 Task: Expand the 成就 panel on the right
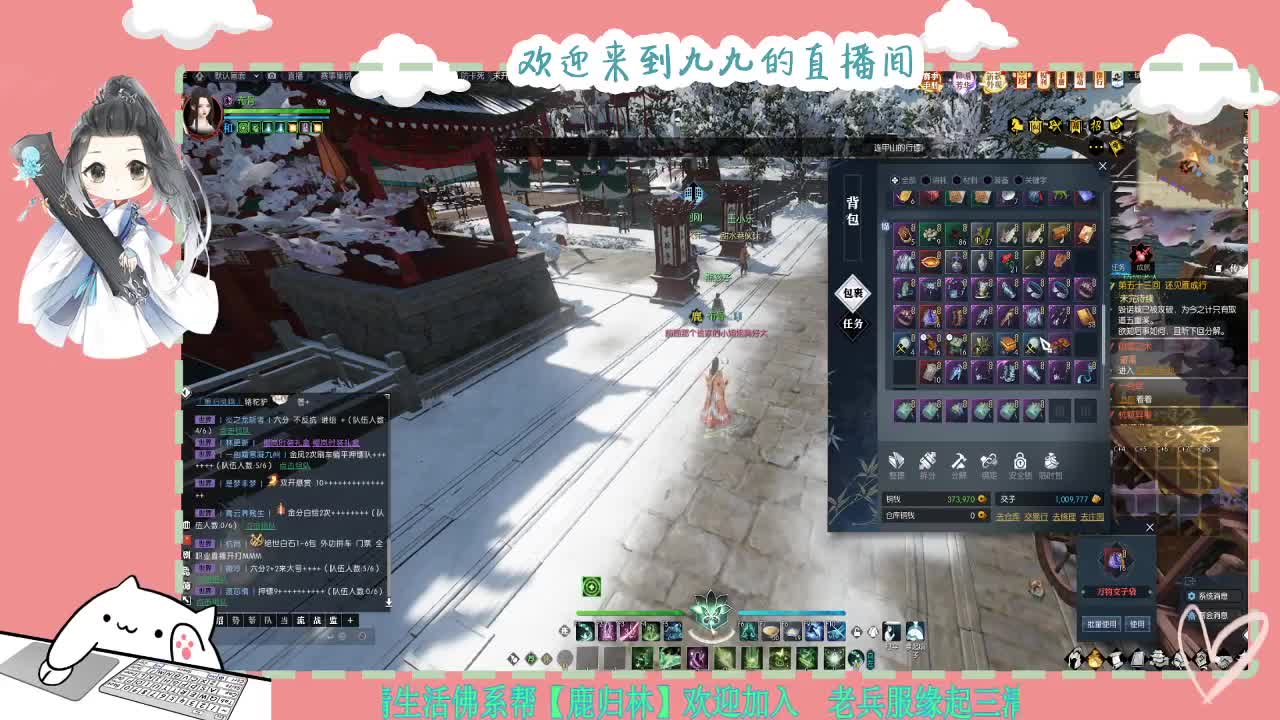[1143, 267]
